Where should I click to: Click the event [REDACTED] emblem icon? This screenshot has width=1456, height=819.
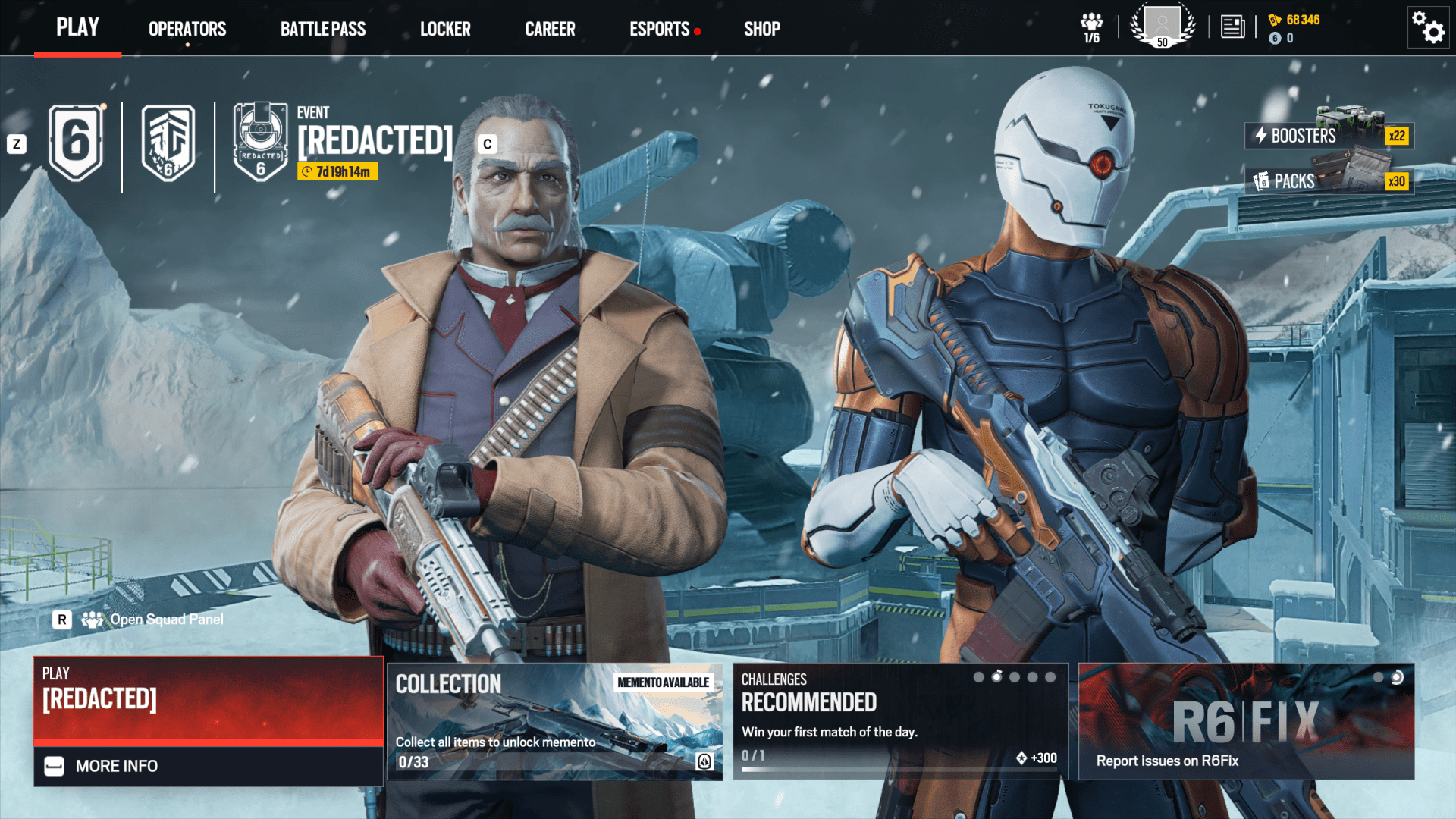click(260, 140)
